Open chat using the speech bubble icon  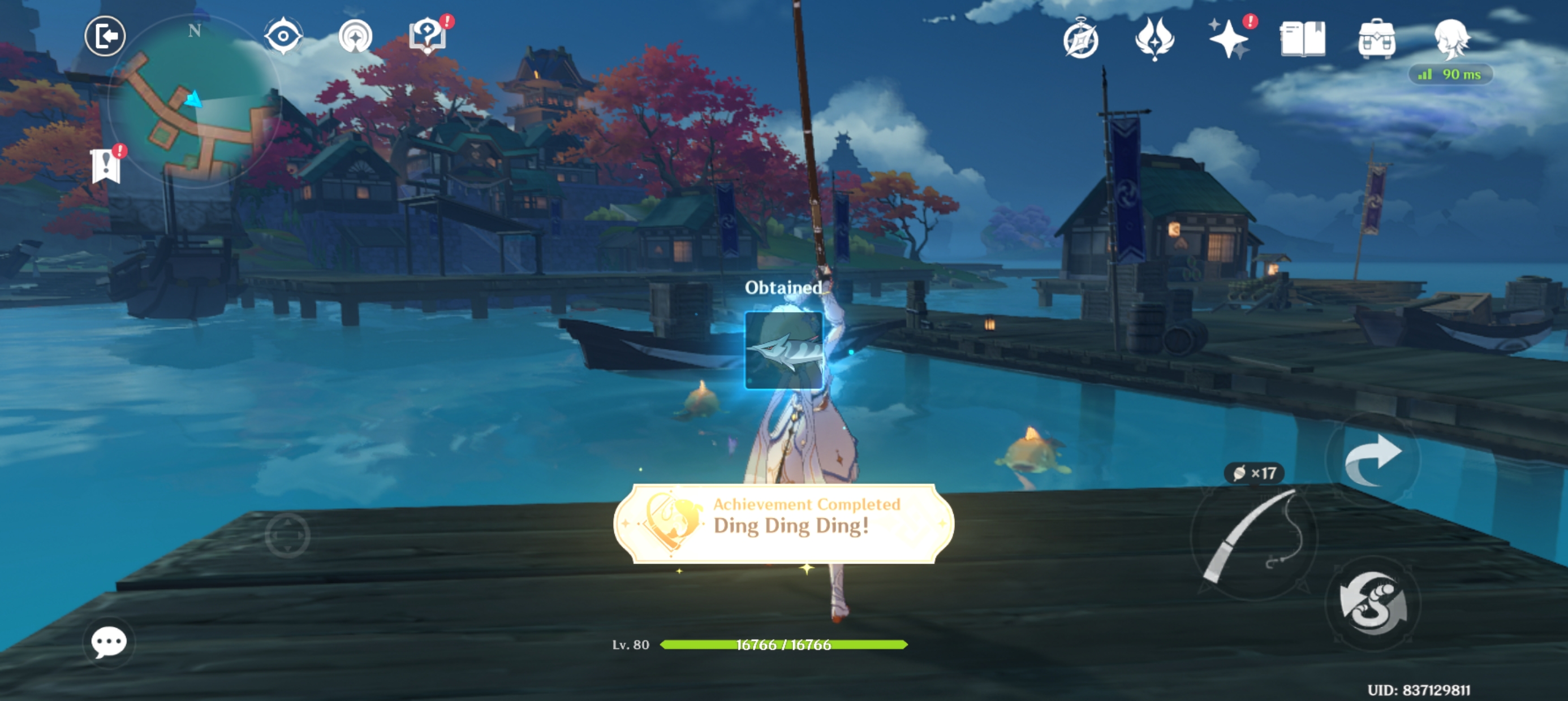[x=109, y=643]
